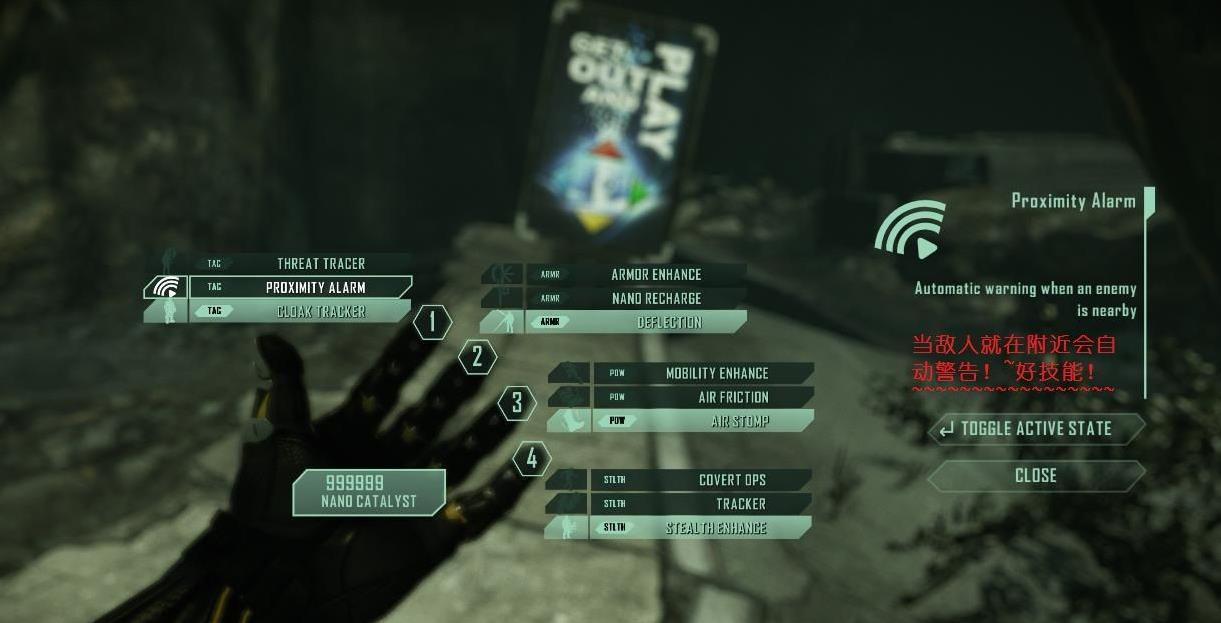
Task: Select the Nano Recharge upgrade
Action: [x=655, y=299]
